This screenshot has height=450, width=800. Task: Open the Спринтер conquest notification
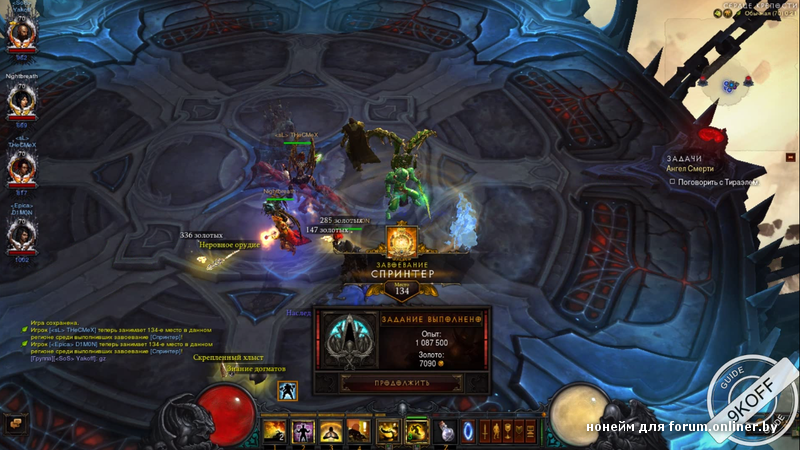pos(402,265)
